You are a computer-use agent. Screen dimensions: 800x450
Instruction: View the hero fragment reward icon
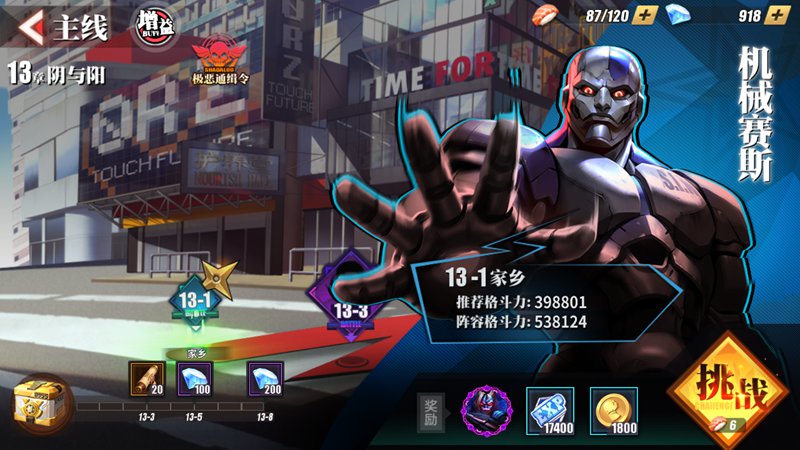pyautogui.click(x=486, y=408)
